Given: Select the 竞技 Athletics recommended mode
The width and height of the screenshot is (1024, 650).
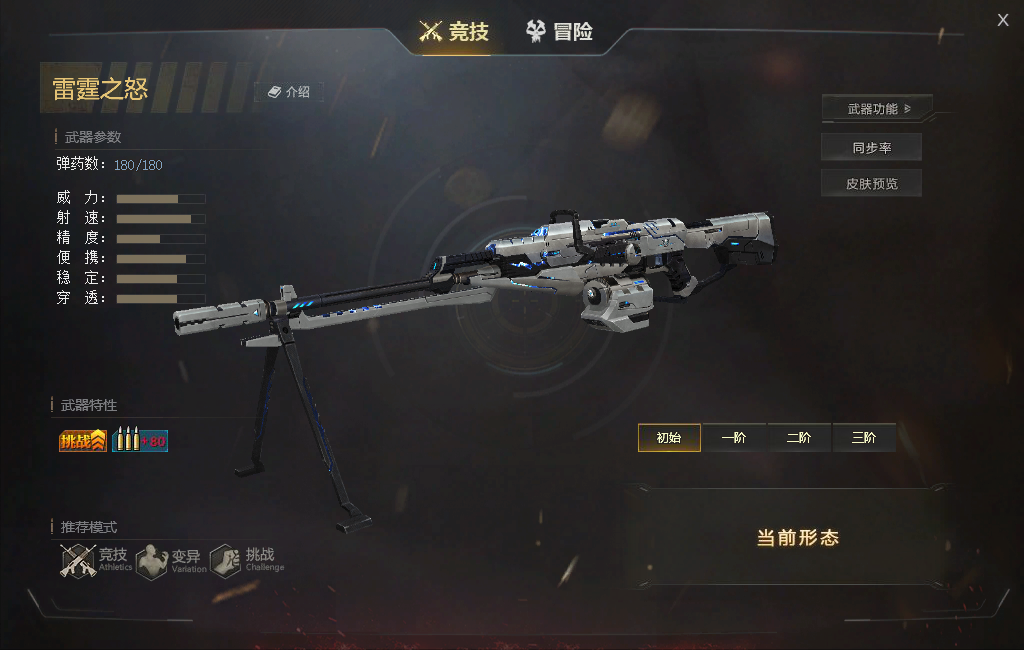Looking at the screenshot, I should (x=96, y=560).
